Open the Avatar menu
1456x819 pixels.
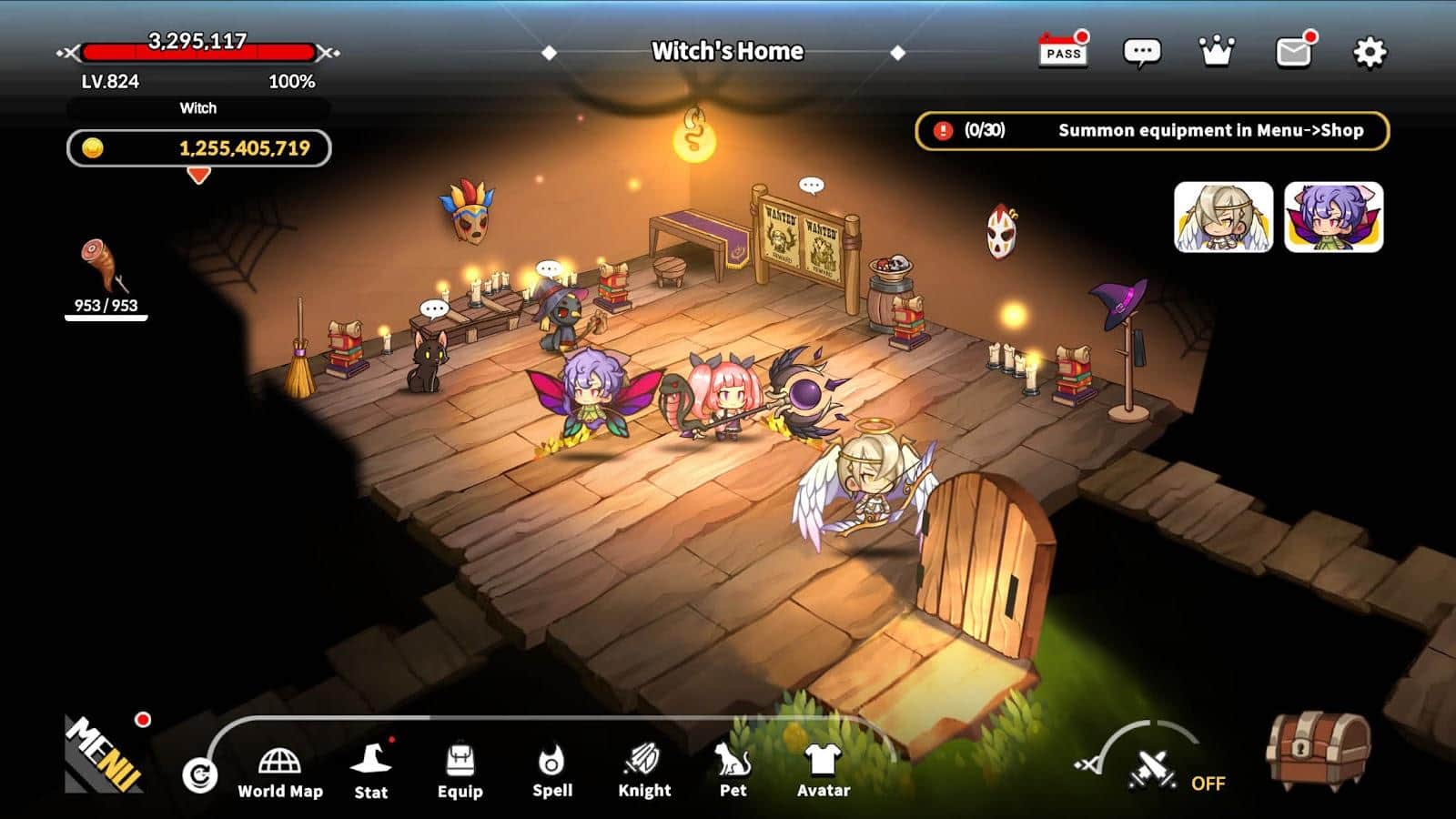point(824,772)
